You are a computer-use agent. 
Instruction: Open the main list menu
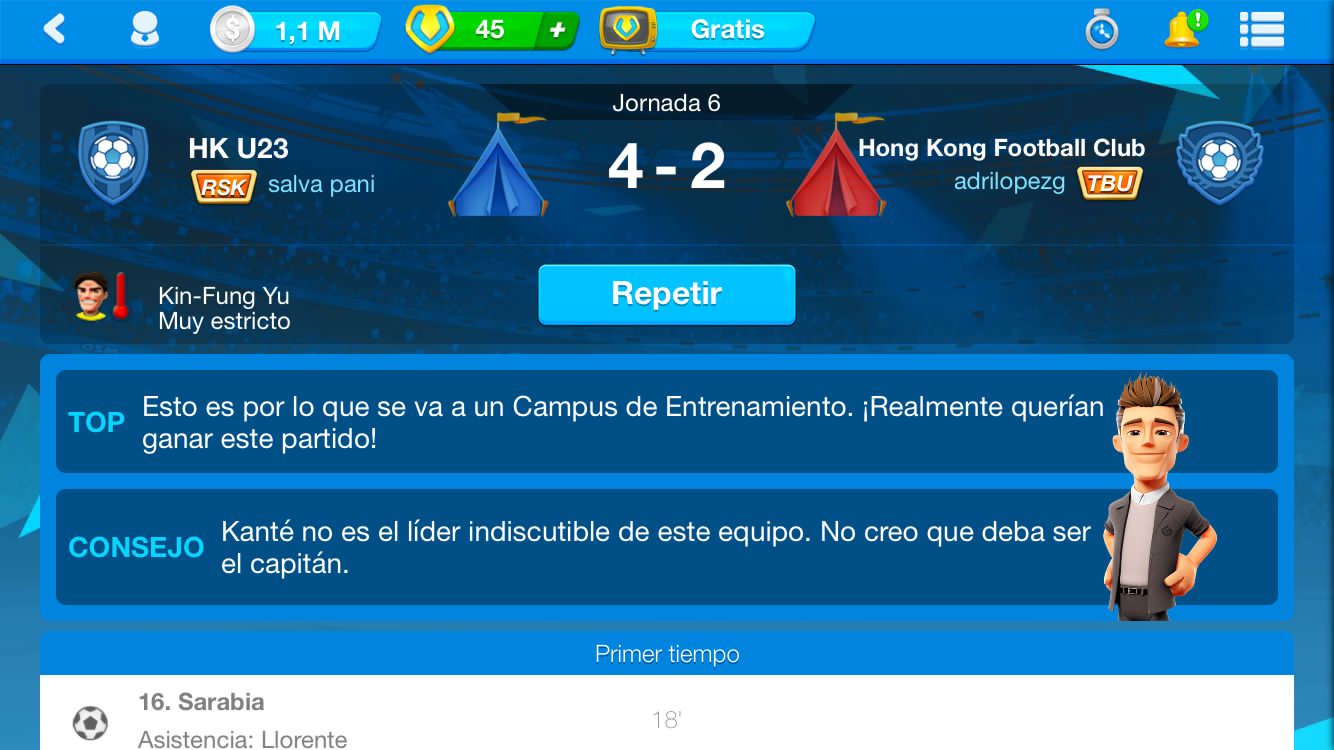(x=1261, y=30)
